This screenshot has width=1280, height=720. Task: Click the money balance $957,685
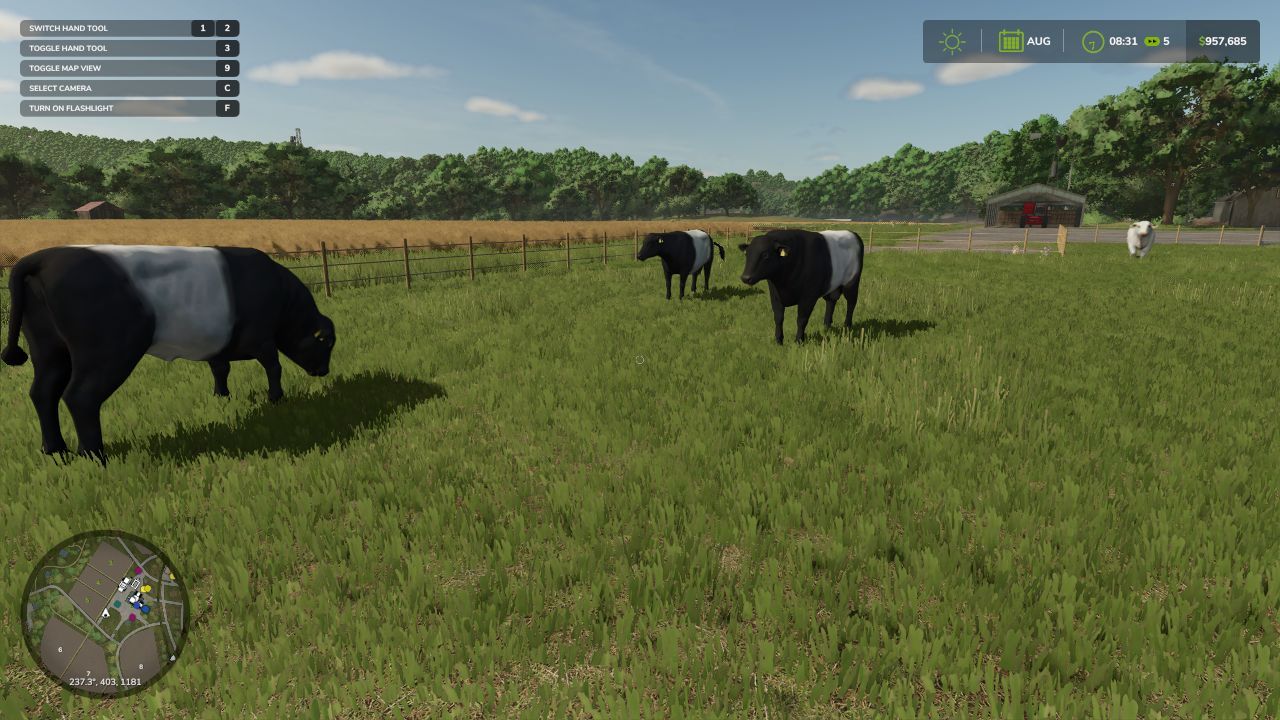pos(1221,41)
